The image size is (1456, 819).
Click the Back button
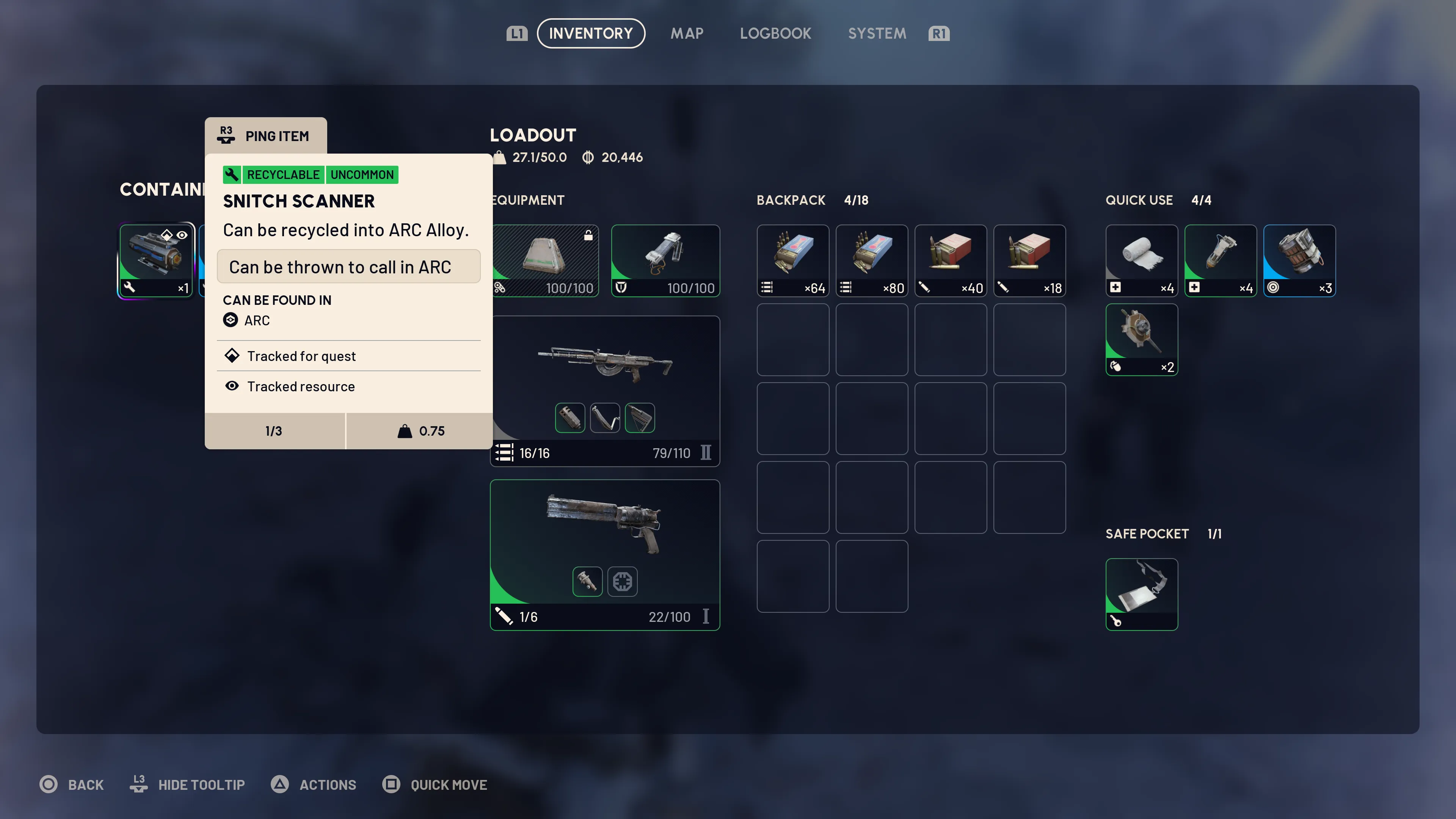point(72,784)
